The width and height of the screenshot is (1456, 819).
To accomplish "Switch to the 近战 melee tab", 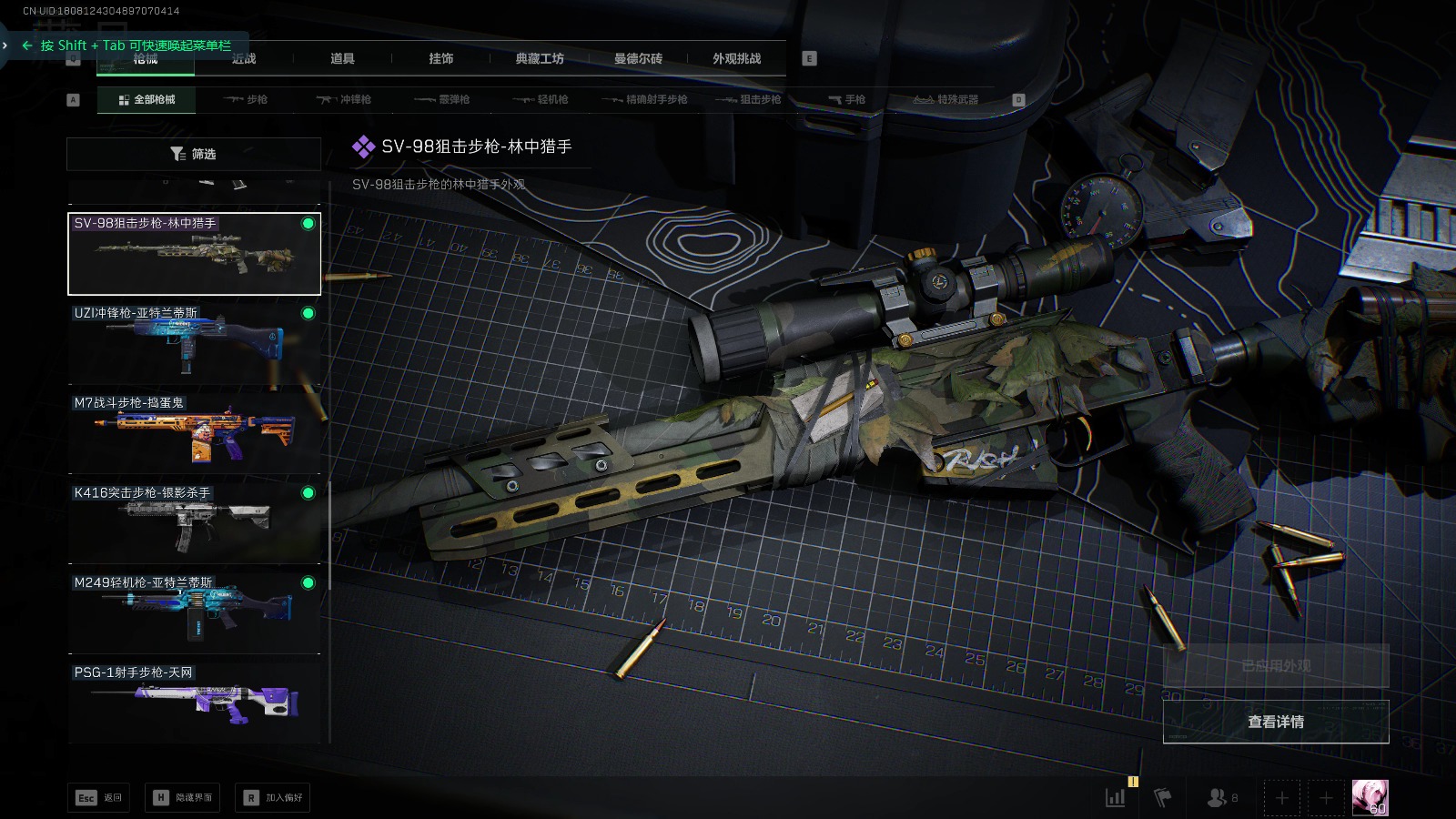I will (244, 59).
